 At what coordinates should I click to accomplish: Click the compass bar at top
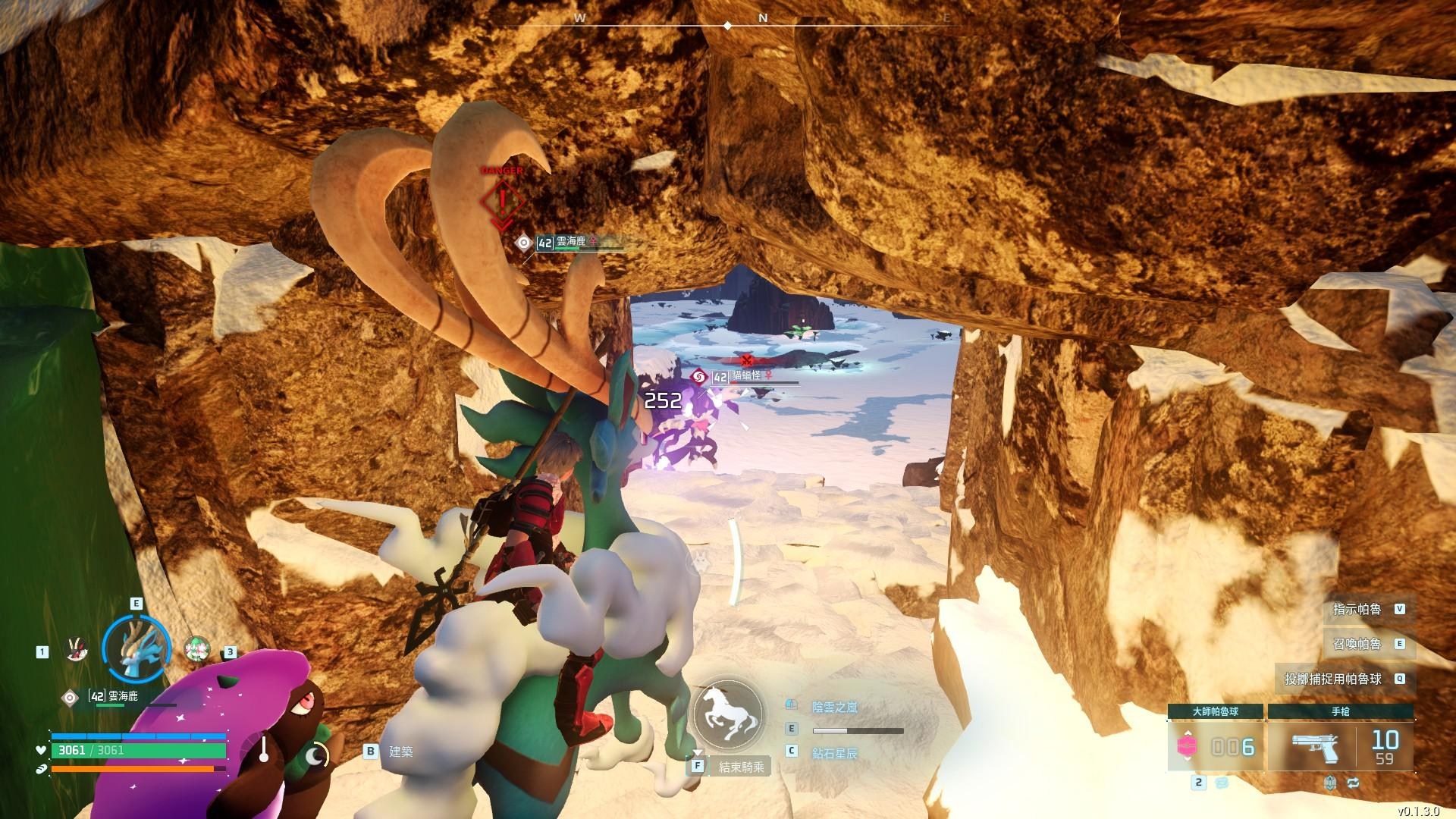(x=727, y=23)
